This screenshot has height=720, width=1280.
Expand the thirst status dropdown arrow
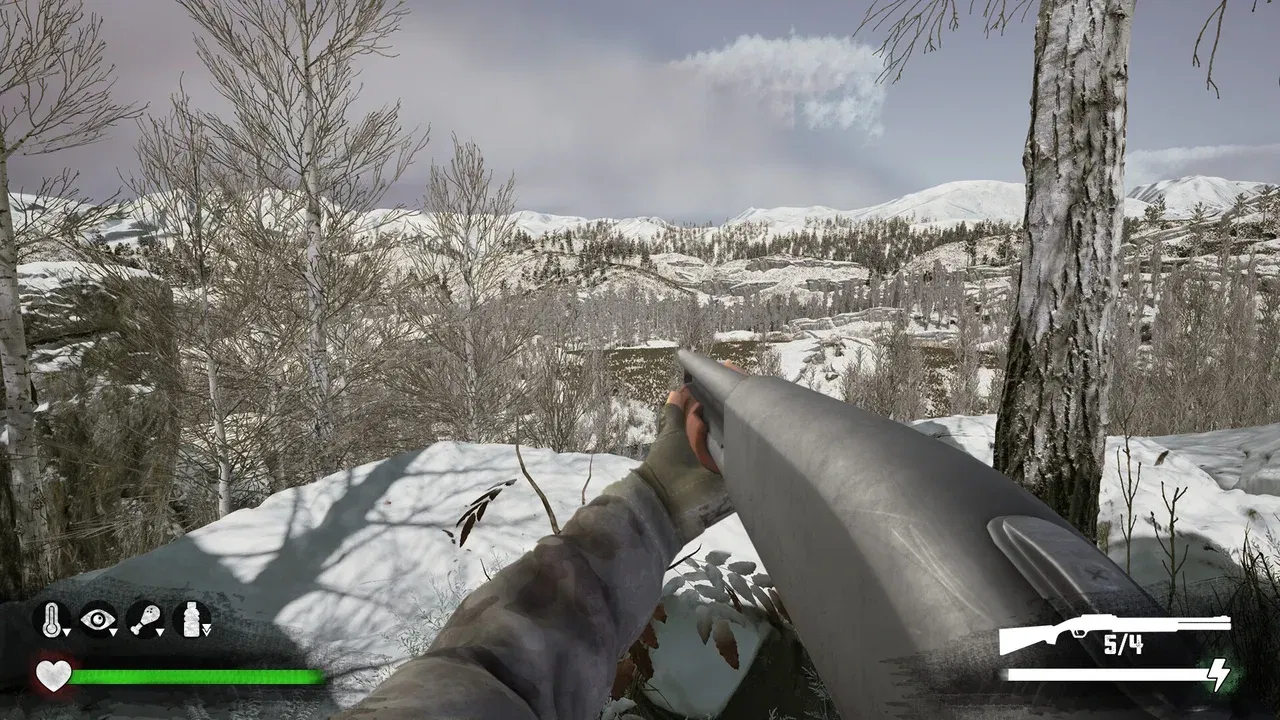(206, 630)
